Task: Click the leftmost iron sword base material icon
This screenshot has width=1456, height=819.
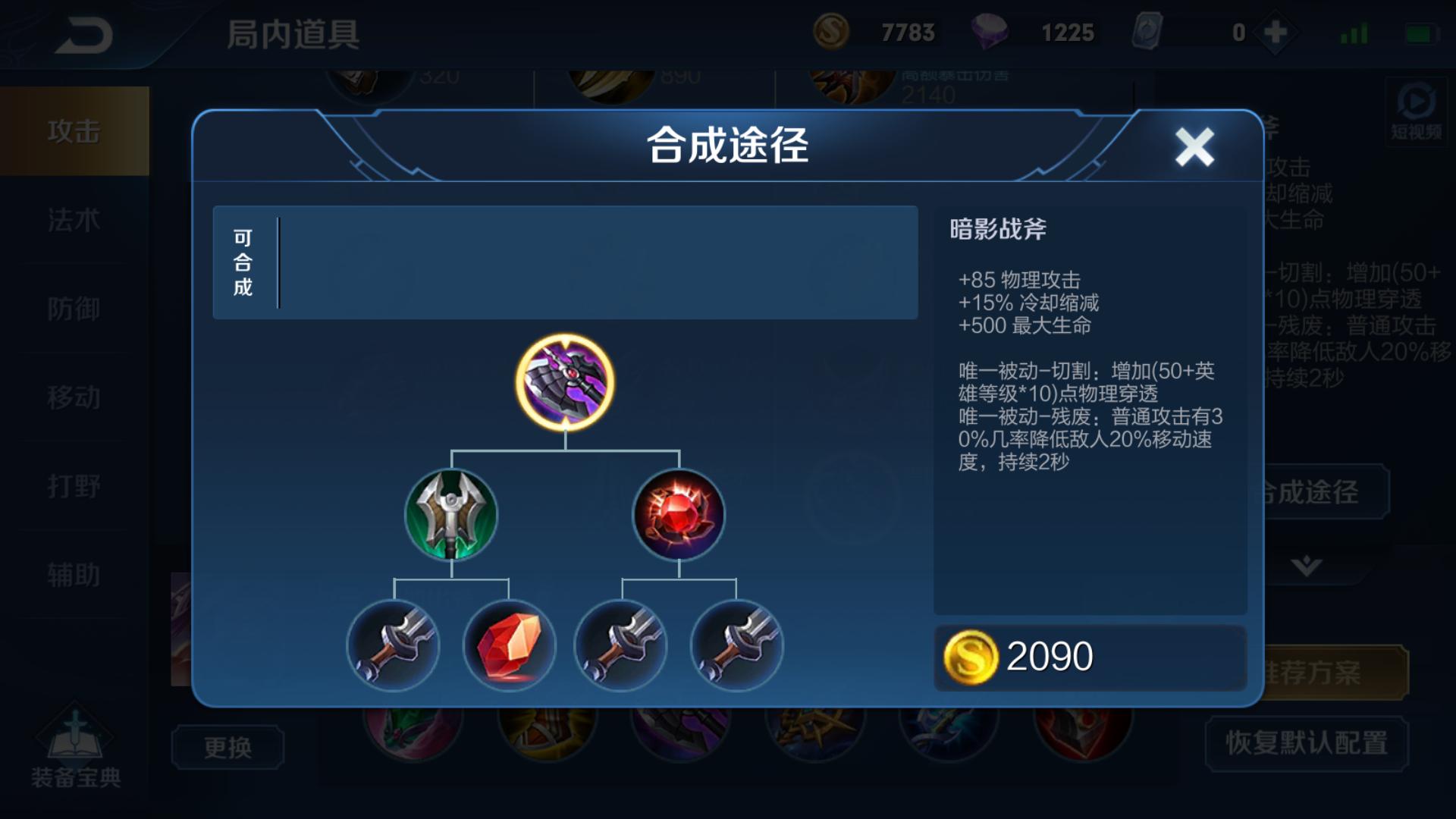Action: click(x=393, y=646)
